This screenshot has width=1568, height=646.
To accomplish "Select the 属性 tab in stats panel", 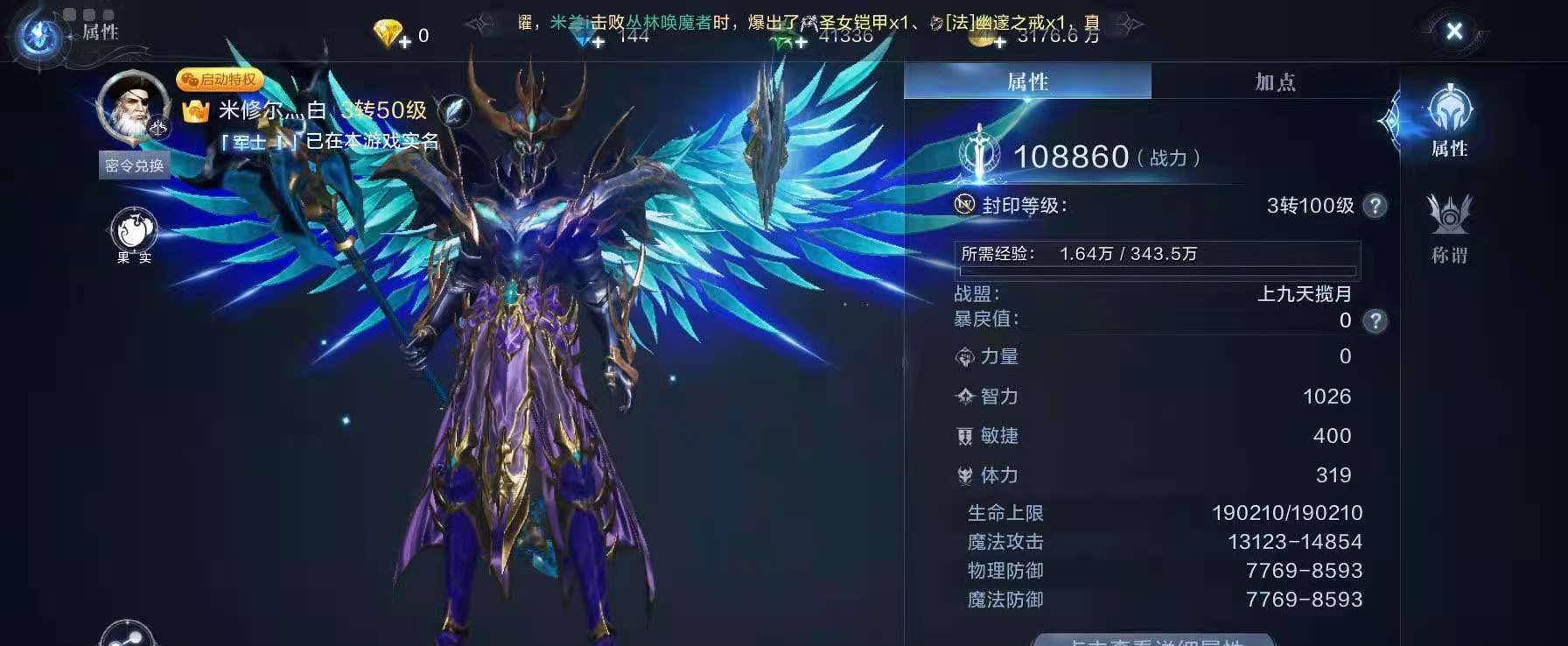I will pyautogui.click(x=1029, y=82).
